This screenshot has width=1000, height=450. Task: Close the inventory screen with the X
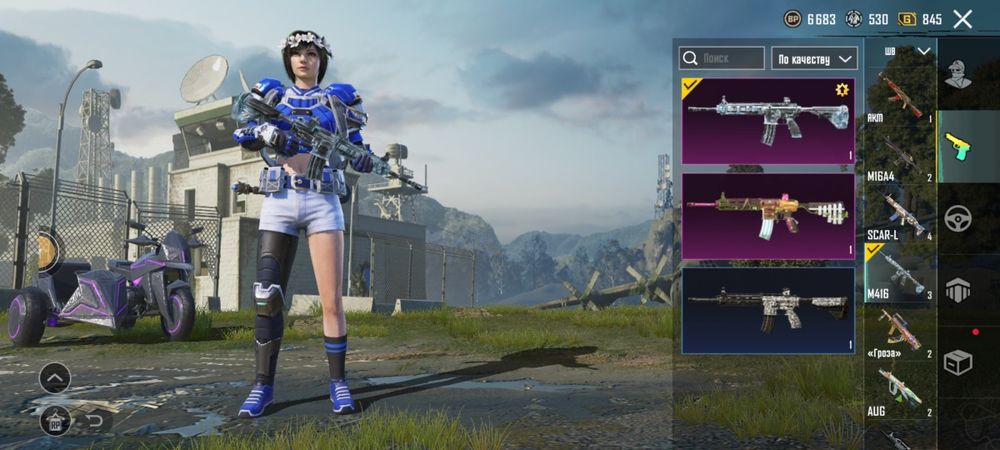[962, 19]
